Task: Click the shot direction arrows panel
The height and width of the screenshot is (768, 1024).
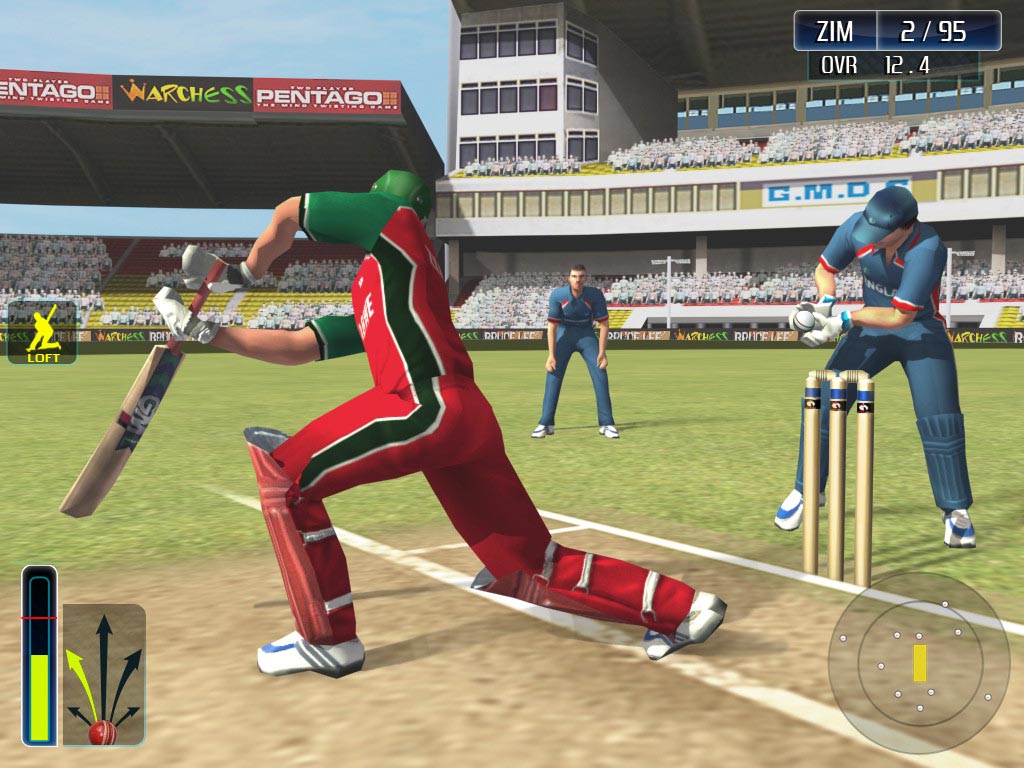Action: pos(104,675)
